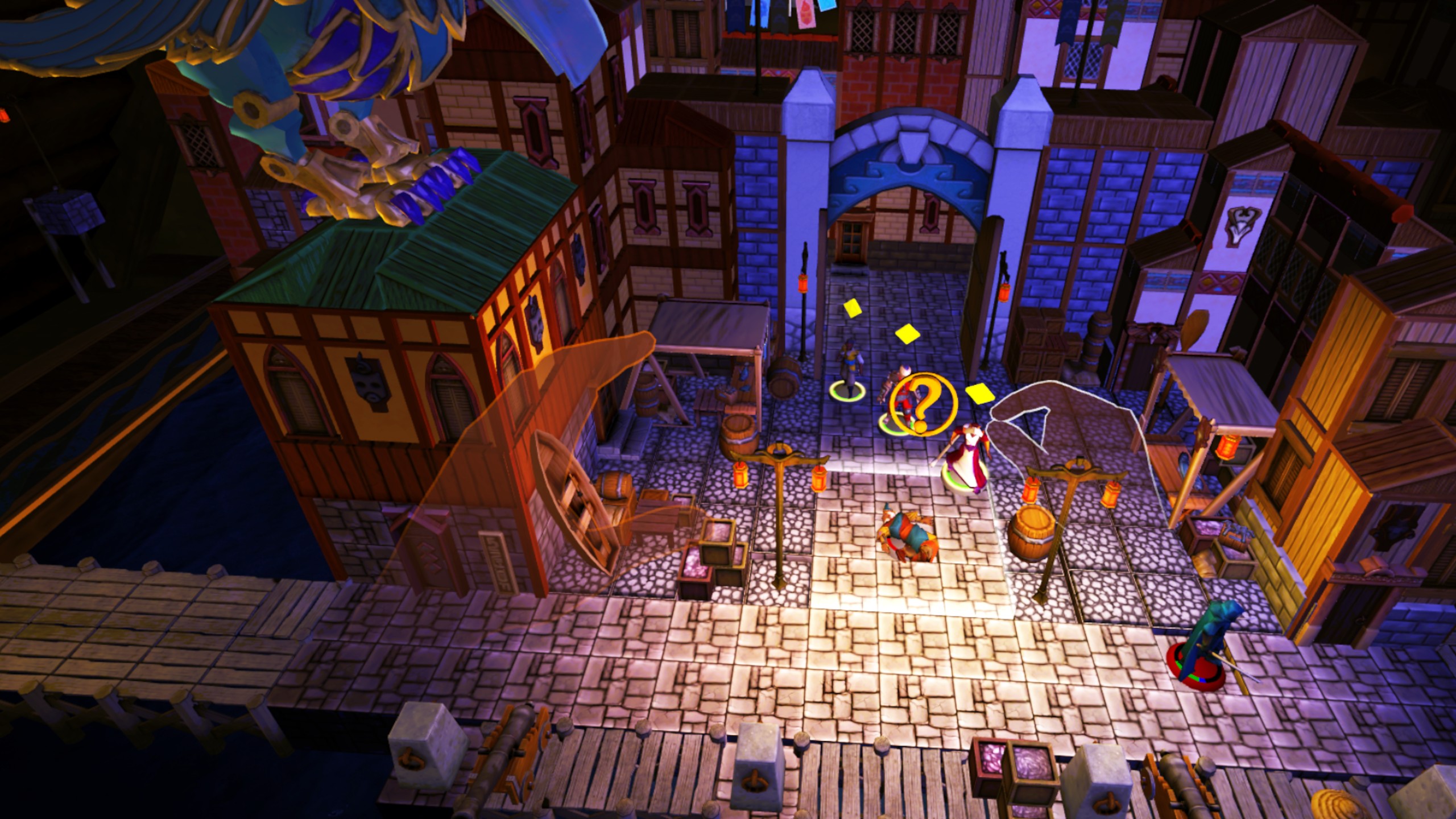Click the yellow question mark marker
The width and height of the screenshot is (1456, 819).
tap(923, 405)
